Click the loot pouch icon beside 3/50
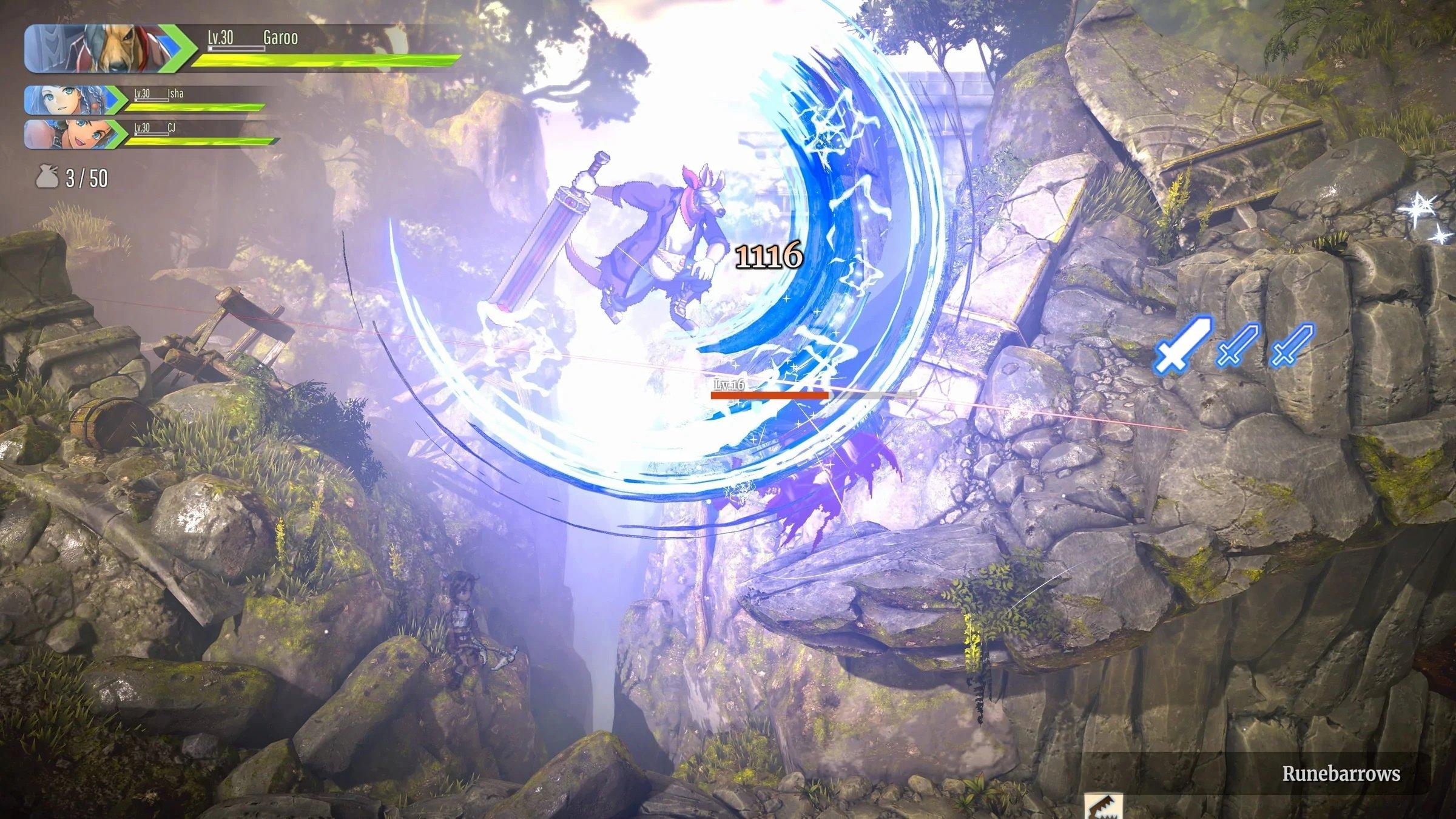 coord(47,177)
